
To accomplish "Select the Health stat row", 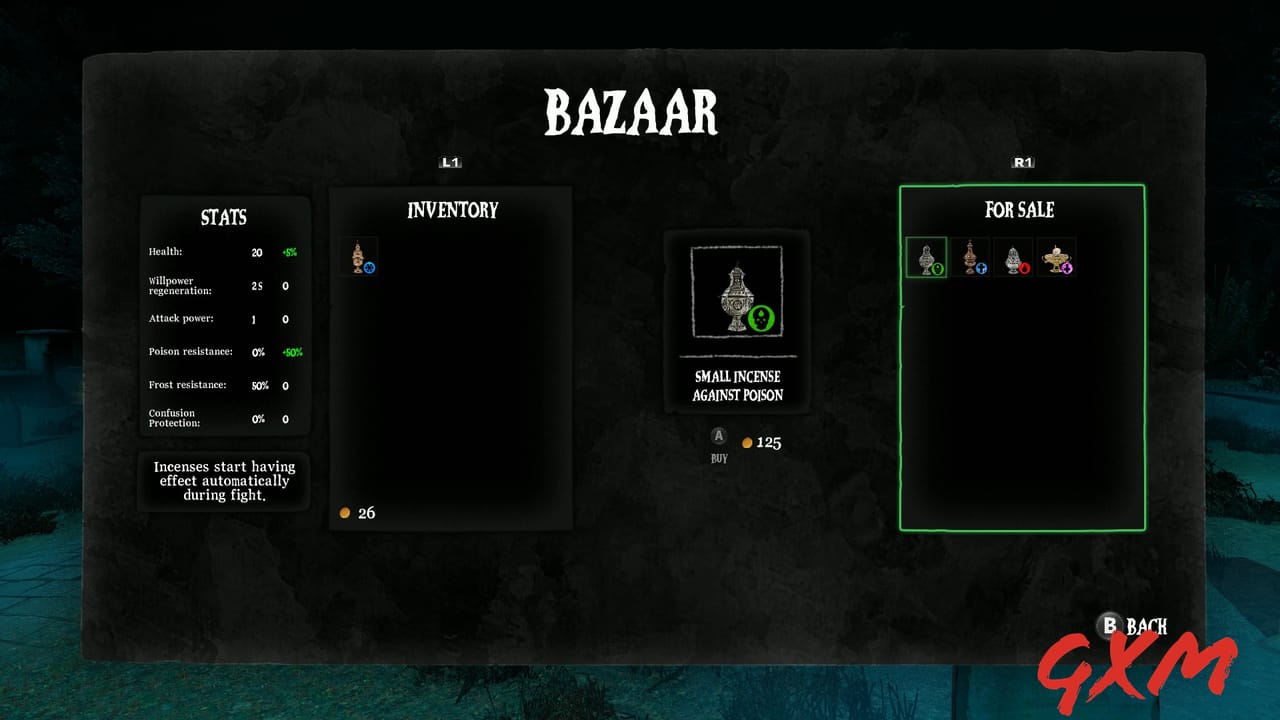I will pyautogui.click(x=222, y=251).
